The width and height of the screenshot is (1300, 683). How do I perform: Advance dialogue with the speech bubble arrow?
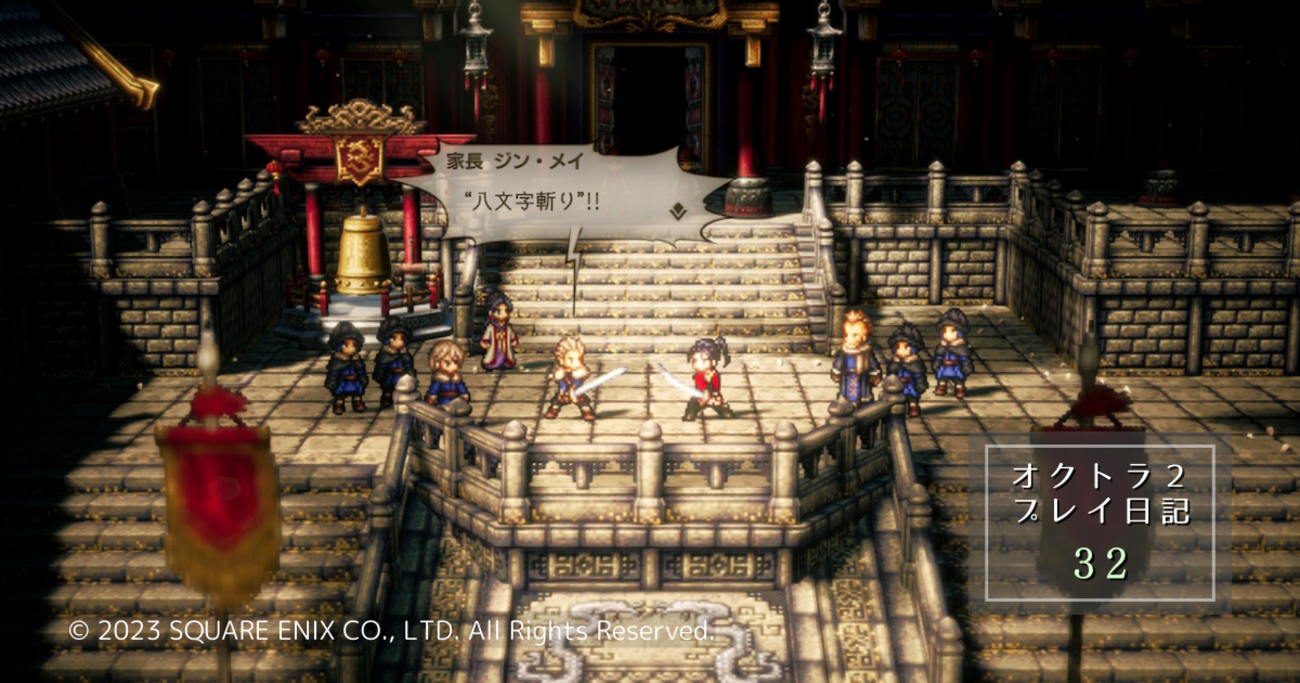[677, 211]
